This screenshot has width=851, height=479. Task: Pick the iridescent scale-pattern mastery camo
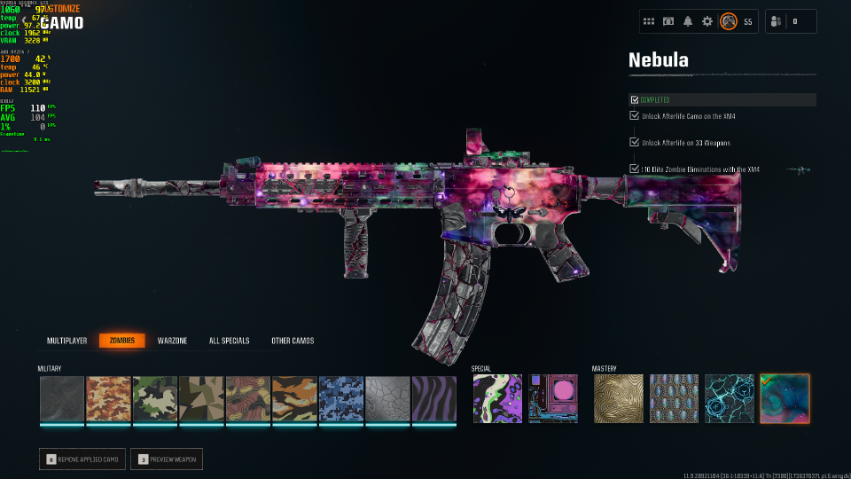(x=674, y=398)
